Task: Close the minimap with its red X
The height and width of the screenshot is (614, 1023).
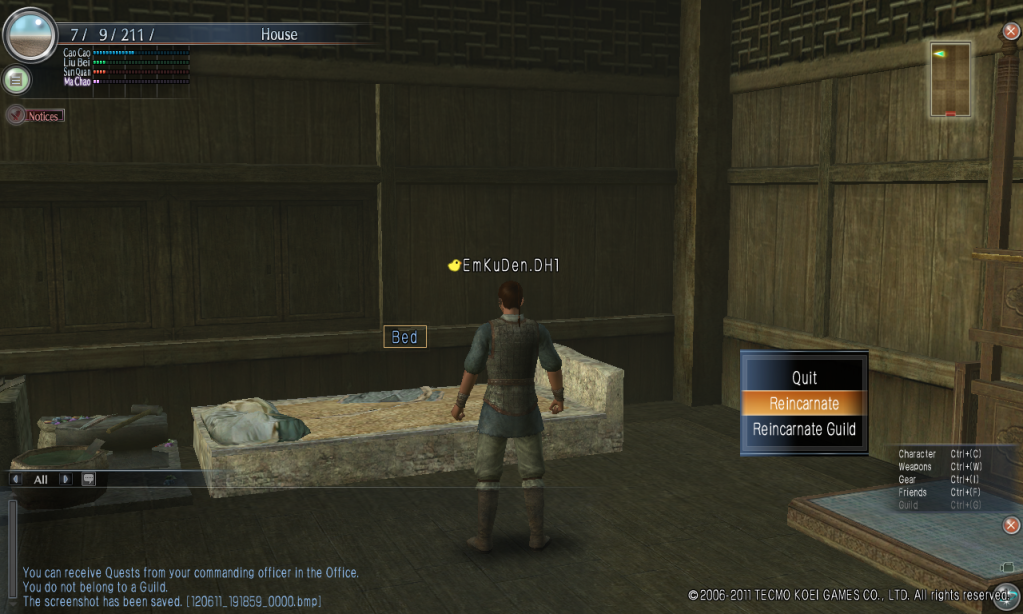Action: click(x=1011, y=31)
